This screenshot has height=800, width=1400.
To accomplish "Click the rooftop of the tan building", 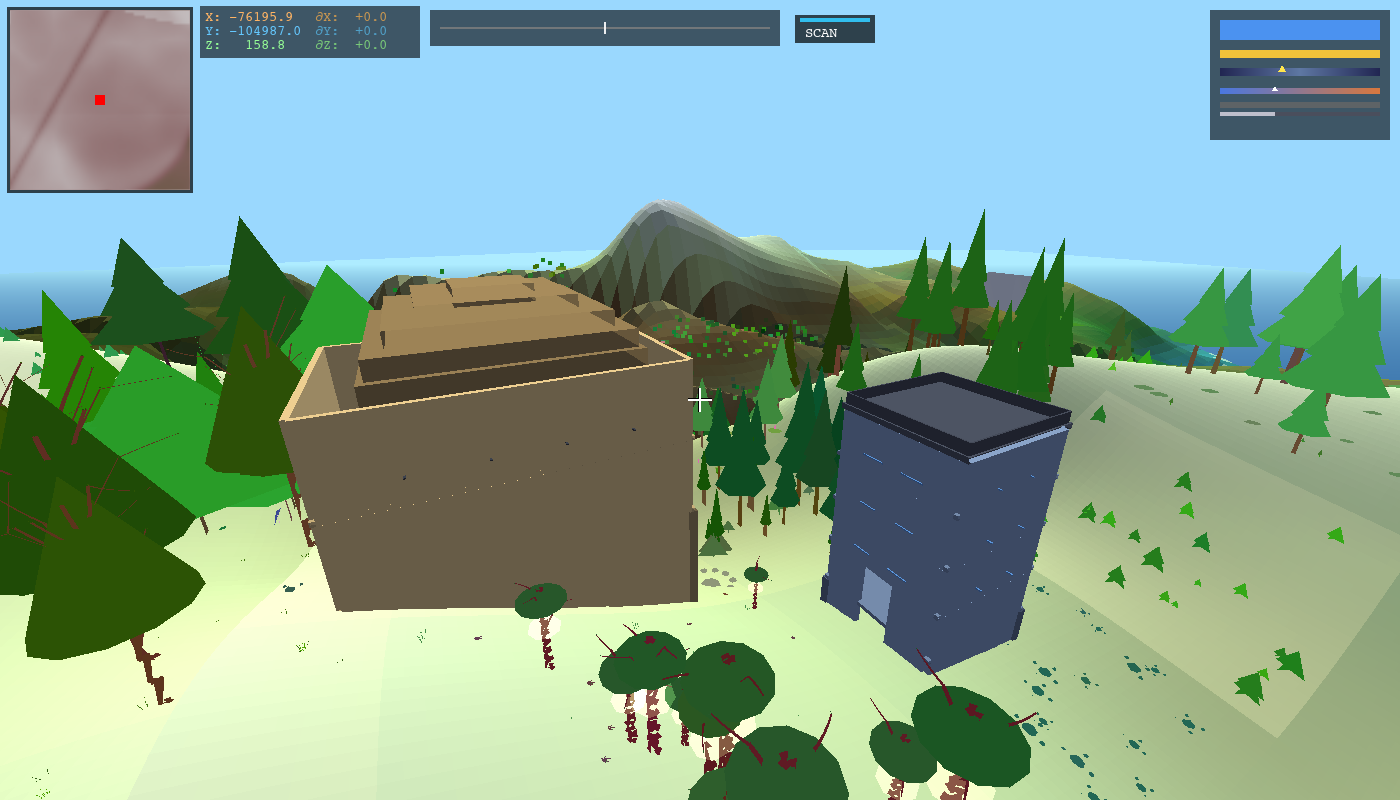I will coord(490,330).
